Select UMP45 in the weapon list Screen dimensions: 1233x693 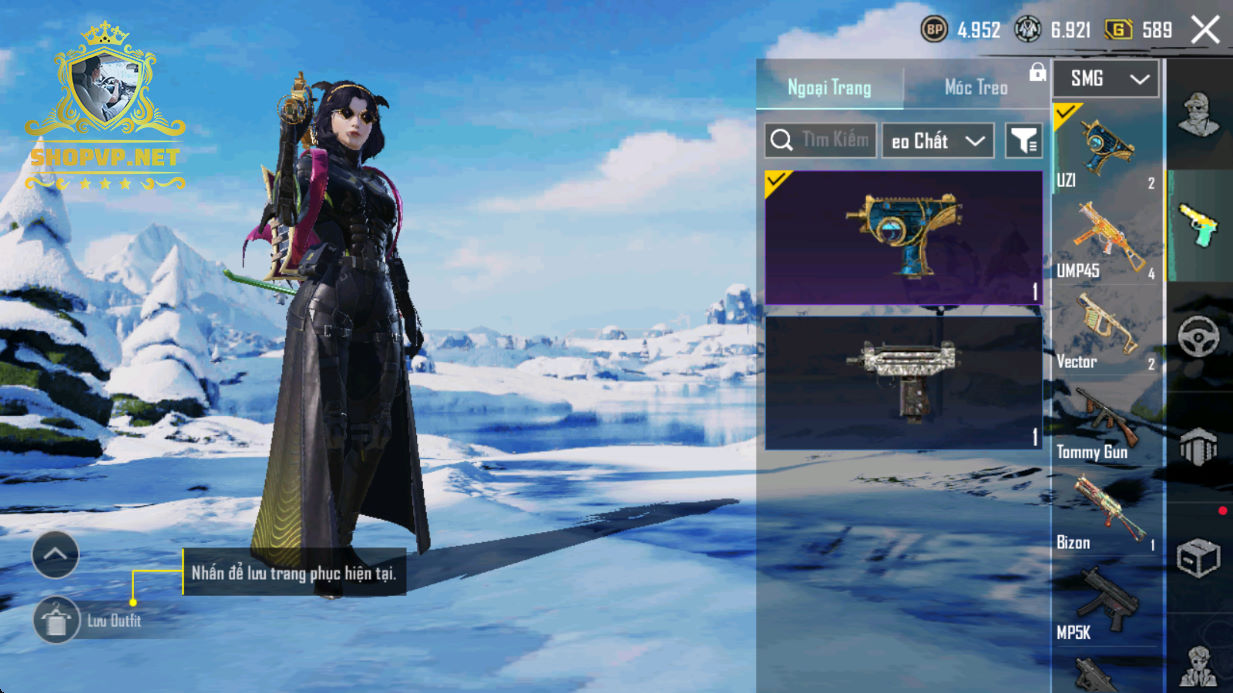(x=1106, y=241)
